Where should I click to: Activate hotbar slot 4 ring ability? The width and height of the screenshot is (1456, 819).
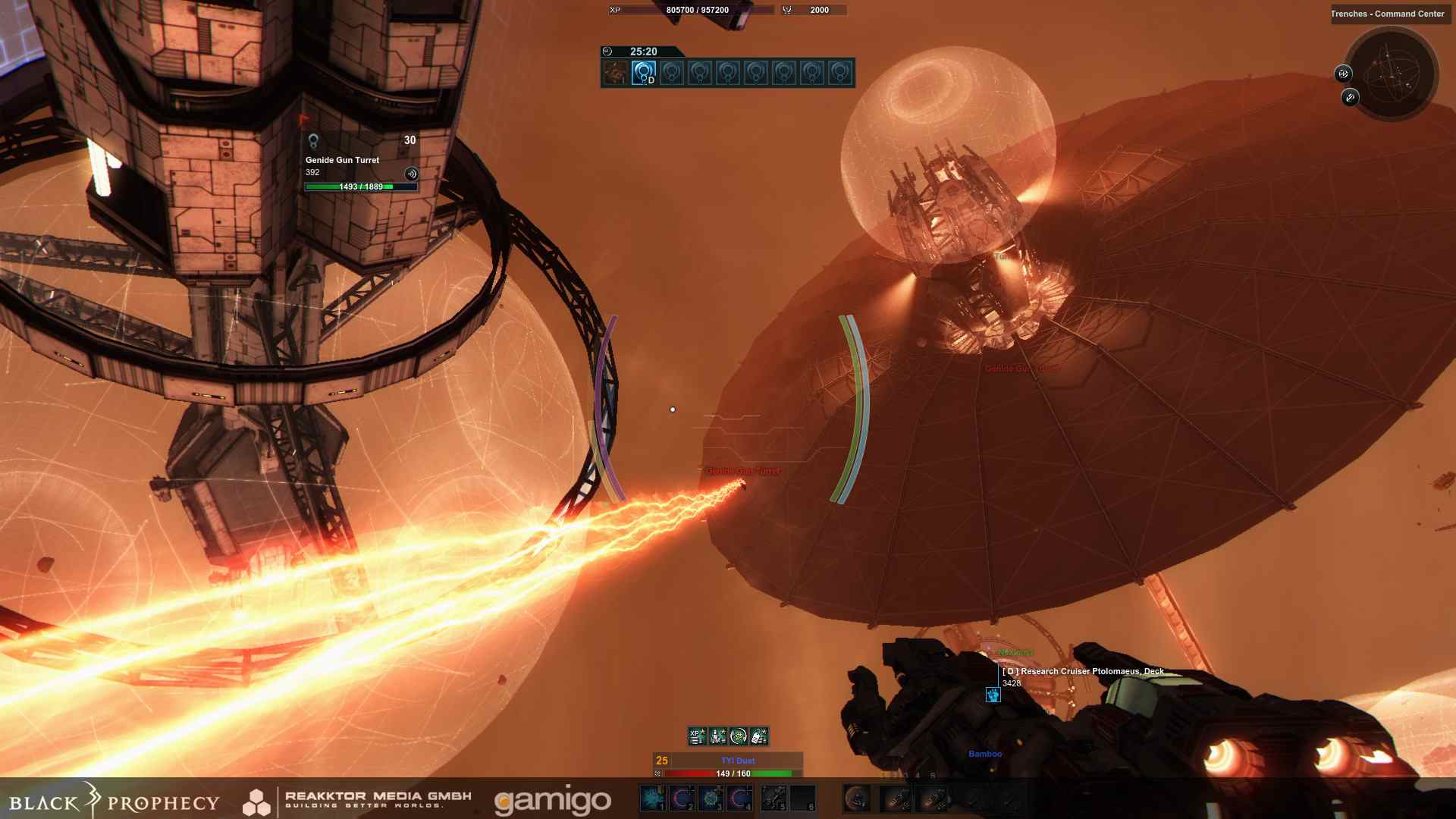tap(740, 798)
